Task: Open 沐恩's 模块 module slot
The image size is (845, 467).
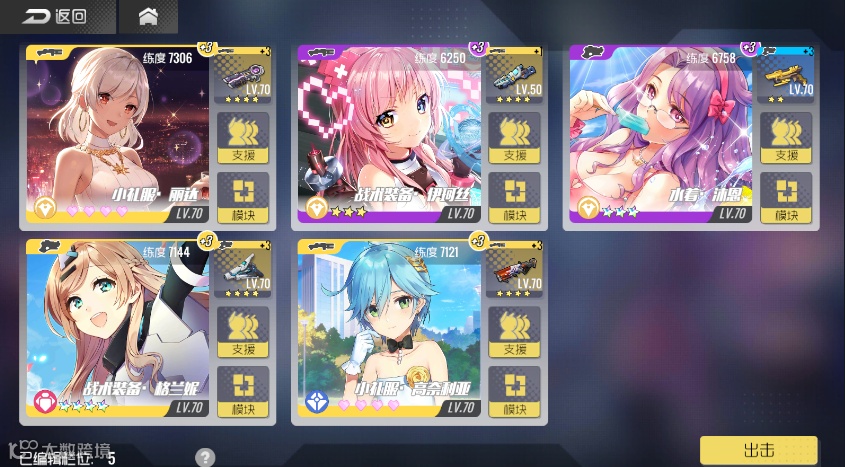Action: [x=786, y=197]
